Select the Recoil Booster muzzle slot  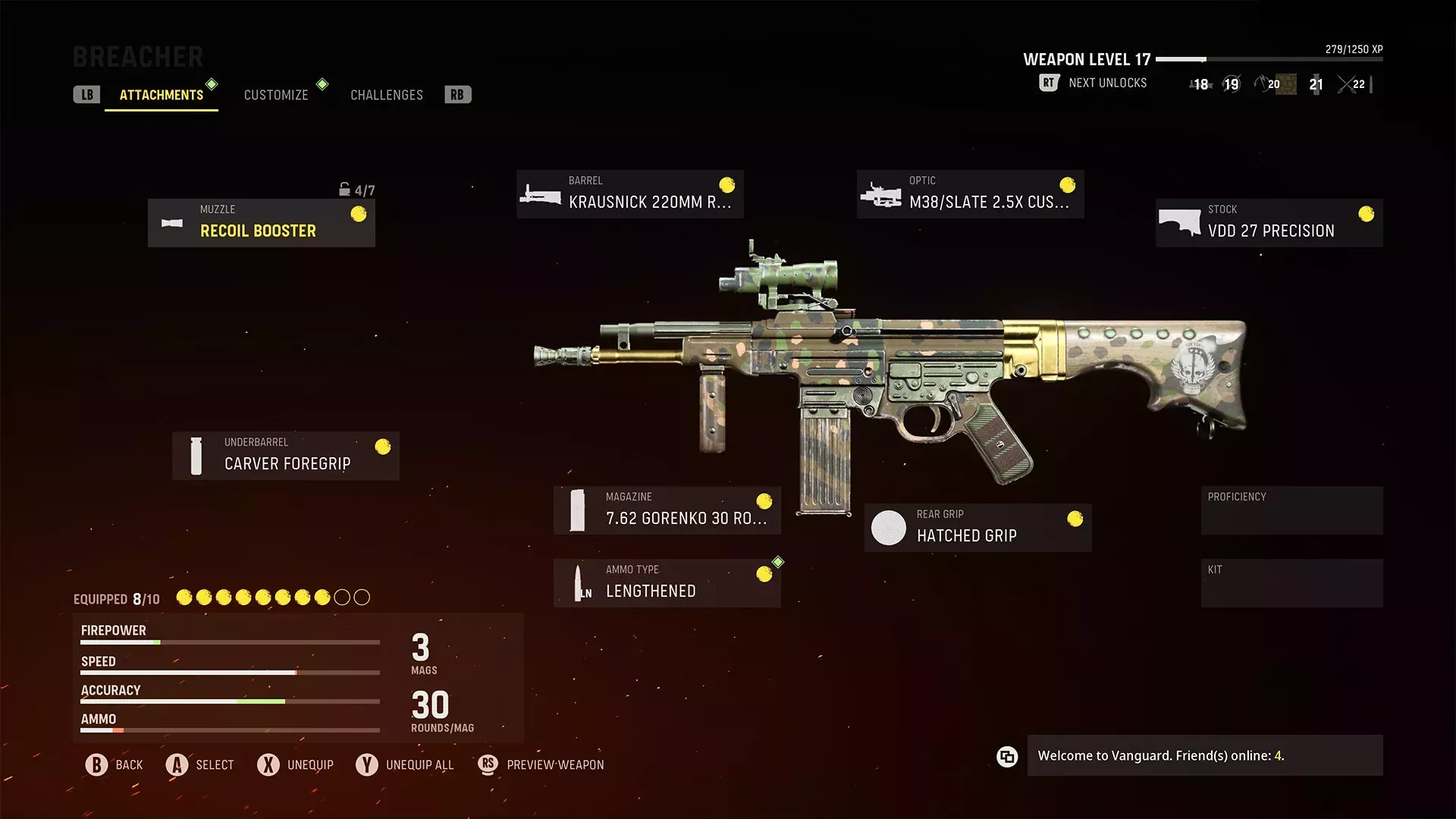[262, 223]
